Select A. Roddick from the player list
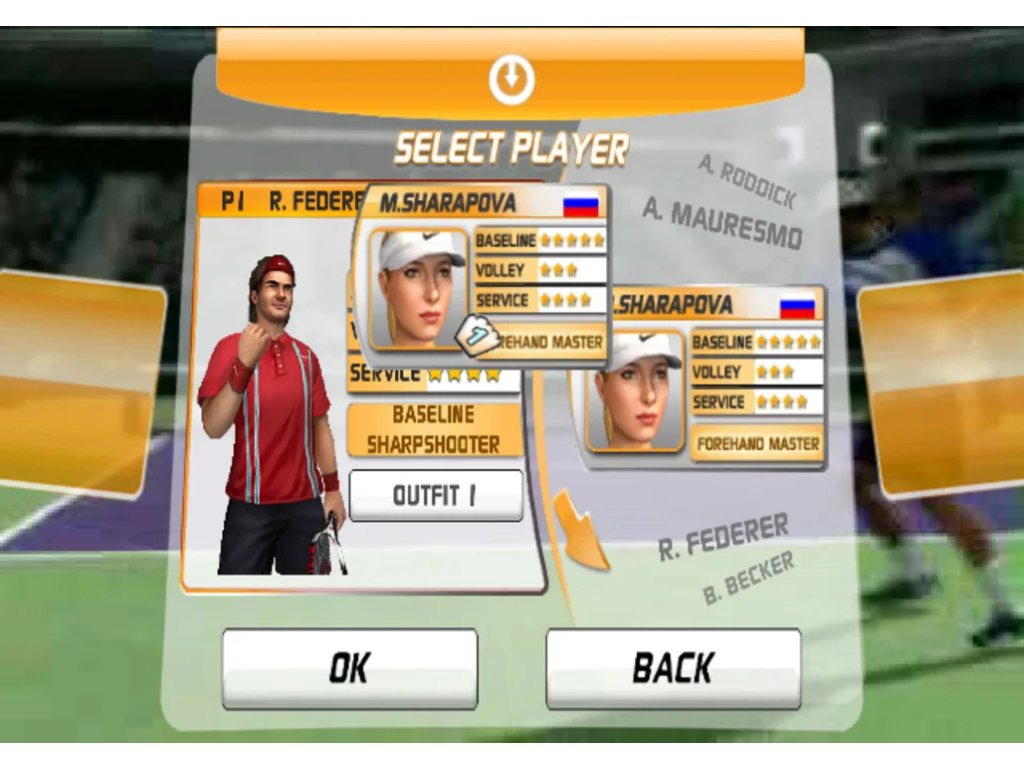1024x768 pixels. (x=747, y=183)
